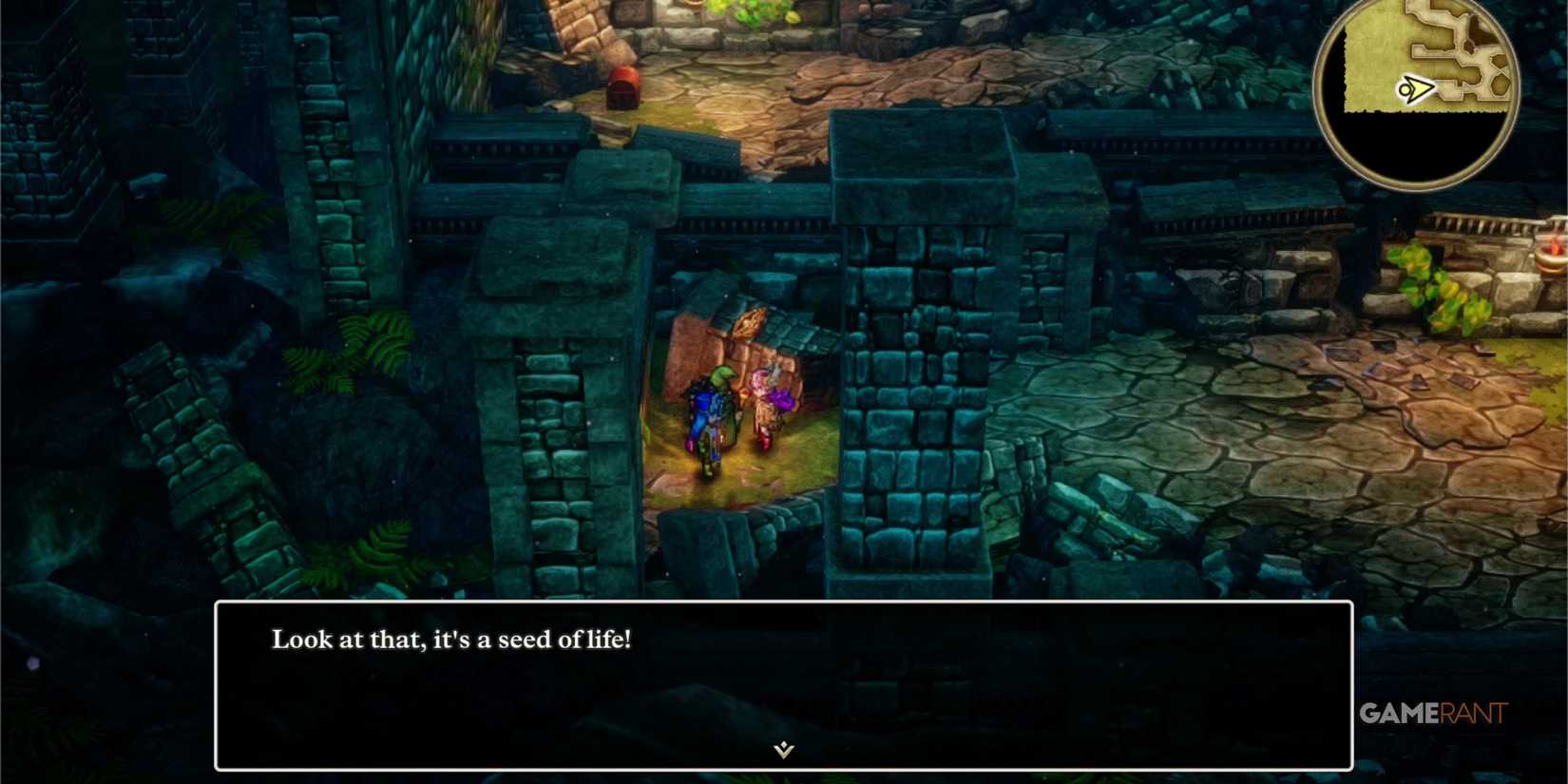Viewport: 1568px width, 784px height.
Task: Click the arrow indicator below the dialog text
Action: pos(781,750)
